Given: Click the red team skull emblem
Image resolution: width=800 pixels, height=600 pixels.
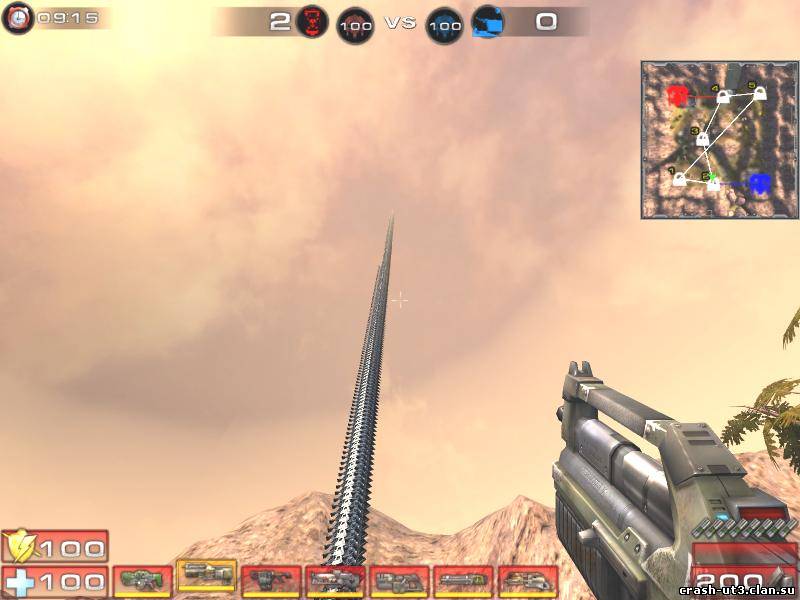Looking at the screenshot, I should pos(312,22).
